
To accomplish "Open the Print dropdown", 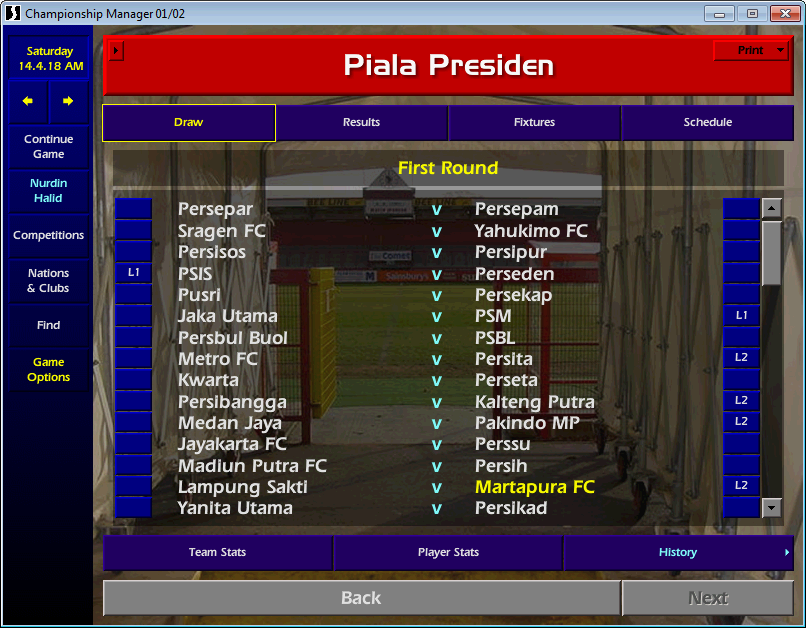I will click(751, 51).
